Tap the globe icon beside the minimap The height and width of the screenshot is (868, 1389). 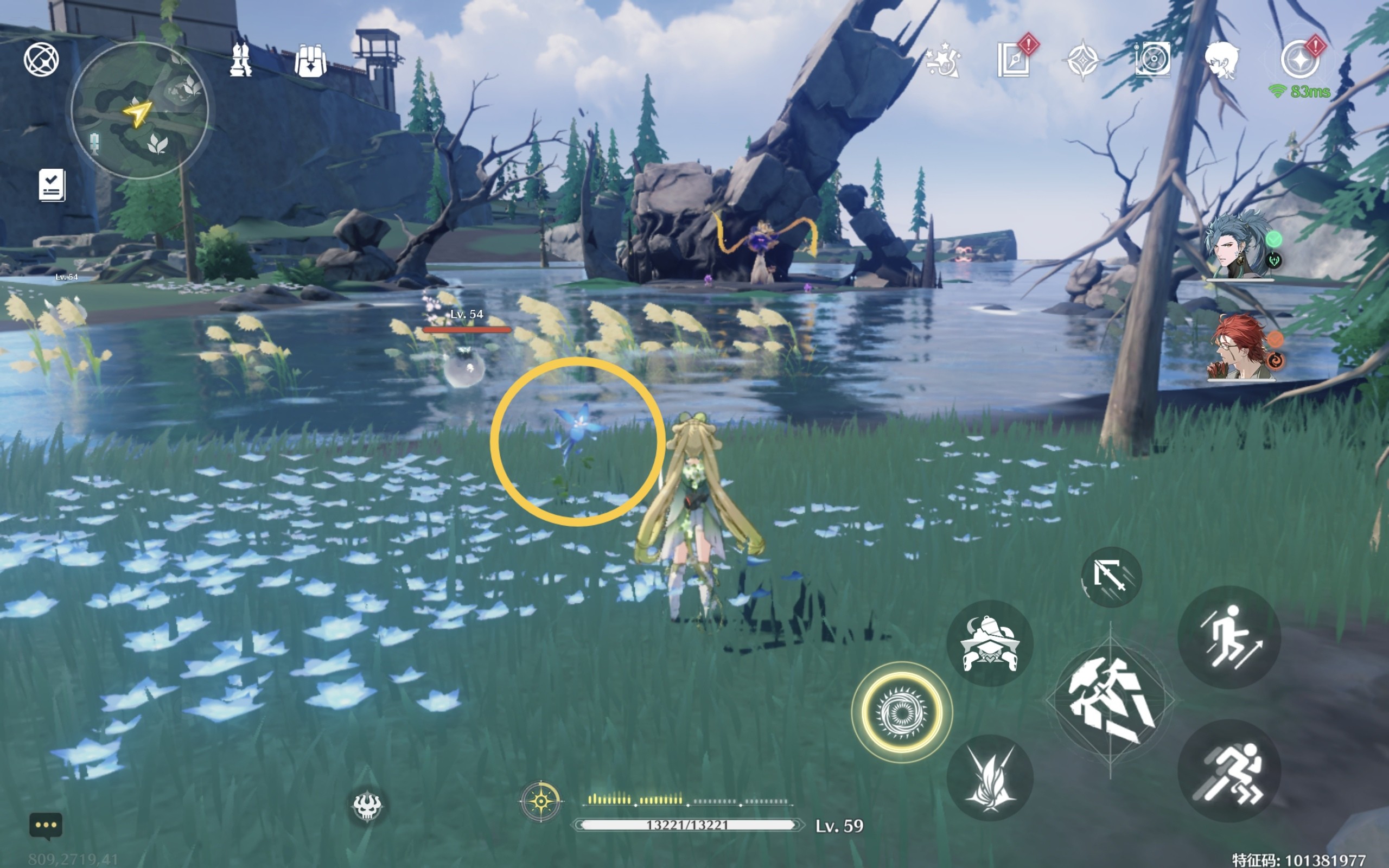tap(41, 59)
